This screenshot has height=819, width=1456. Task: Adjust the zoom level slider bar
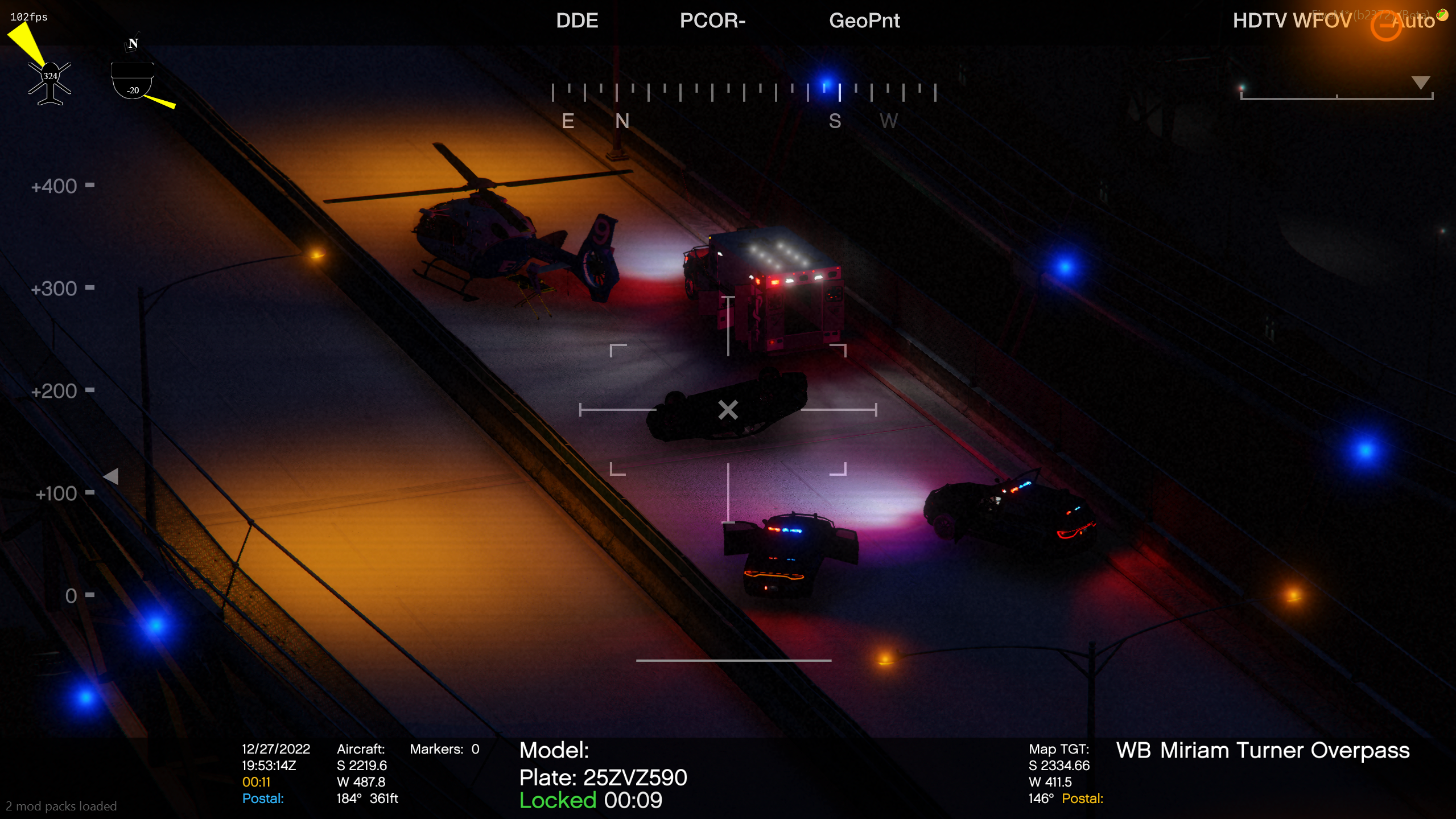pyautogui.click(x=1336, y=97)
